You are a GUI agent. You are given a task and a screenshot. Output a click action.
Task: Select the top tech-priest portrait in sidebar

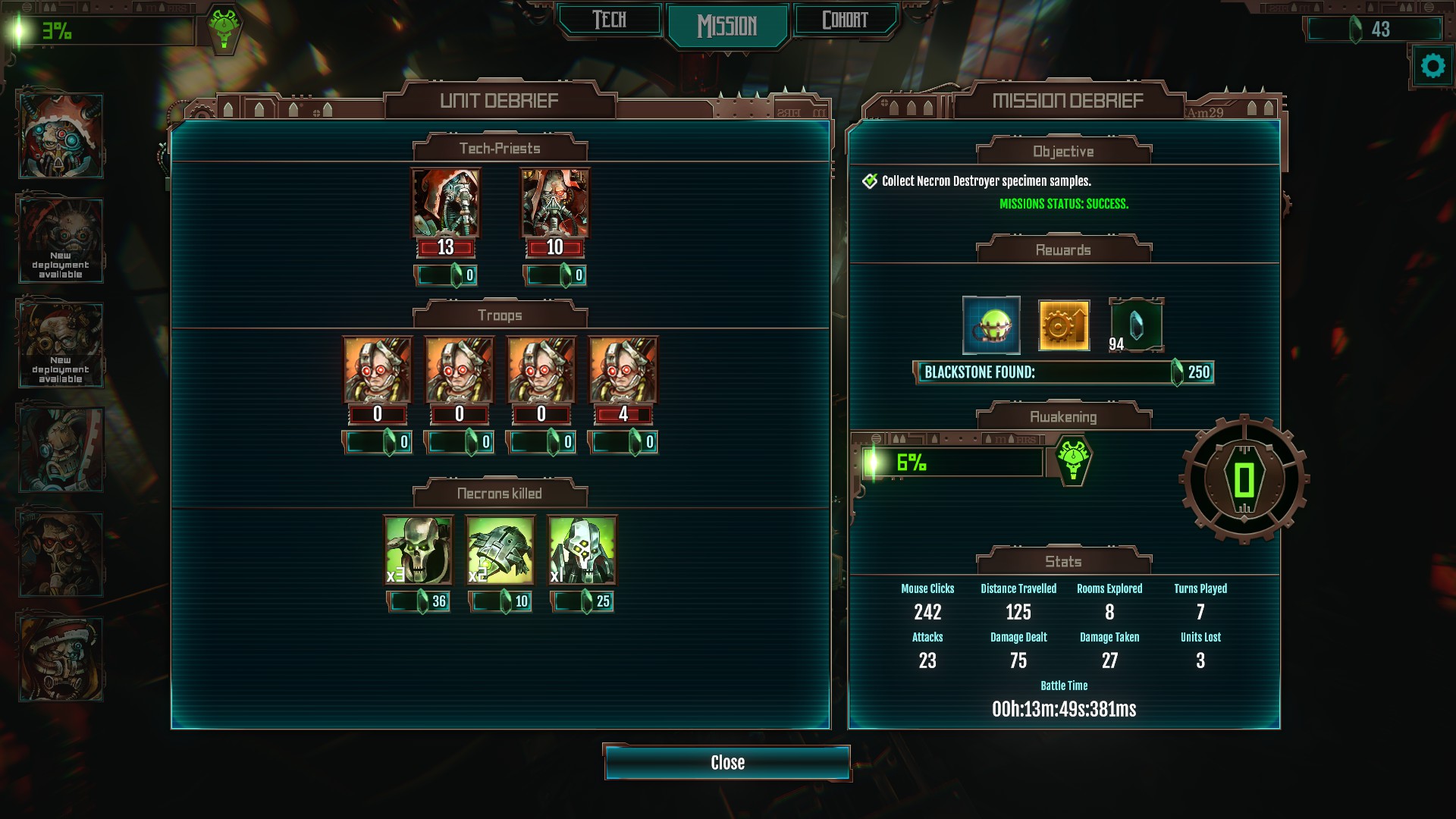point(61,136)
